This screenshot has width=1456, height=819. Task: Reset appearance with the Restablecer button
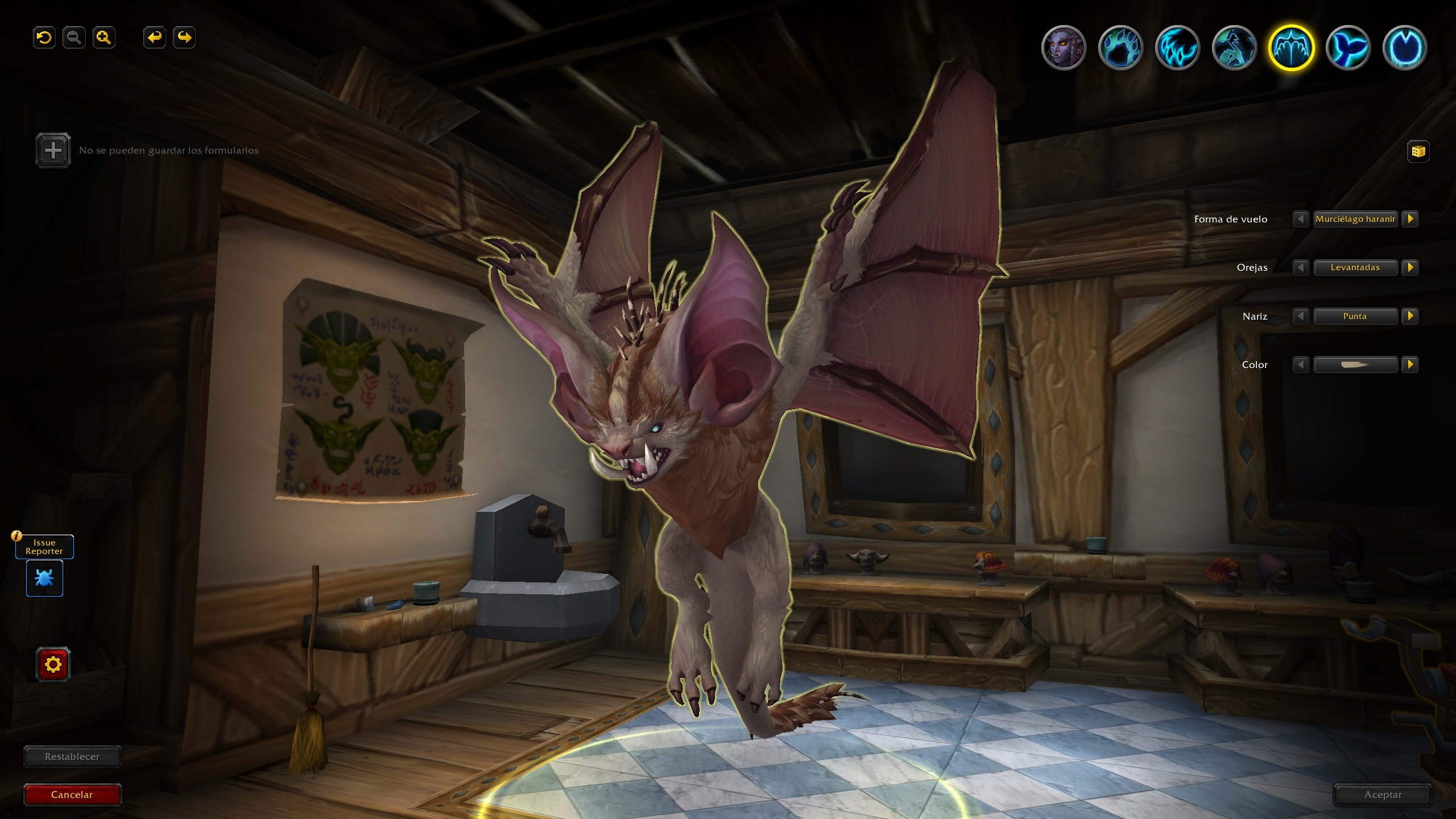click(x=72, y=756)
